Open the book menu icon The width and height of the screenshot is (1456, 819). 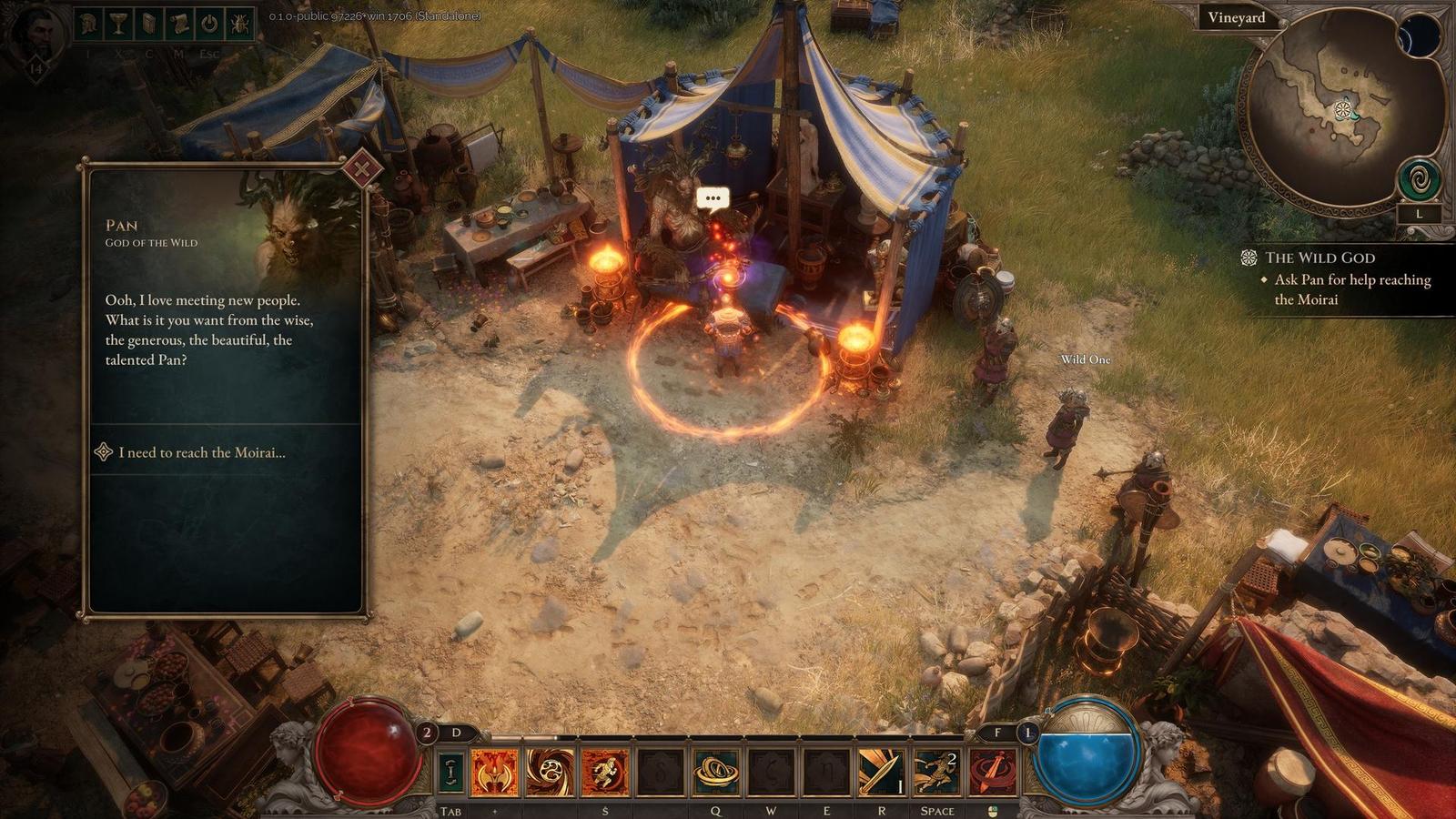pyautogui.click(x=148, y=24)
